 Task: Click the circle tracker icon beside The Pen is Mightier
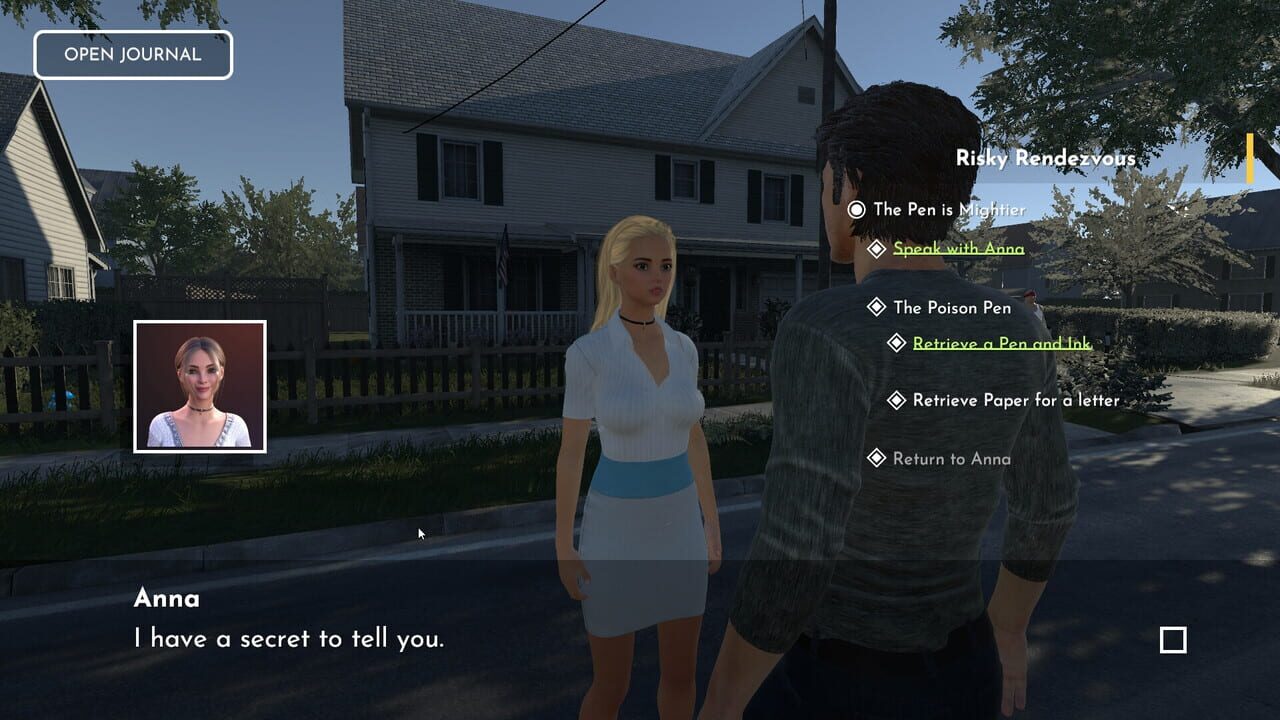[x=857, y=210]
